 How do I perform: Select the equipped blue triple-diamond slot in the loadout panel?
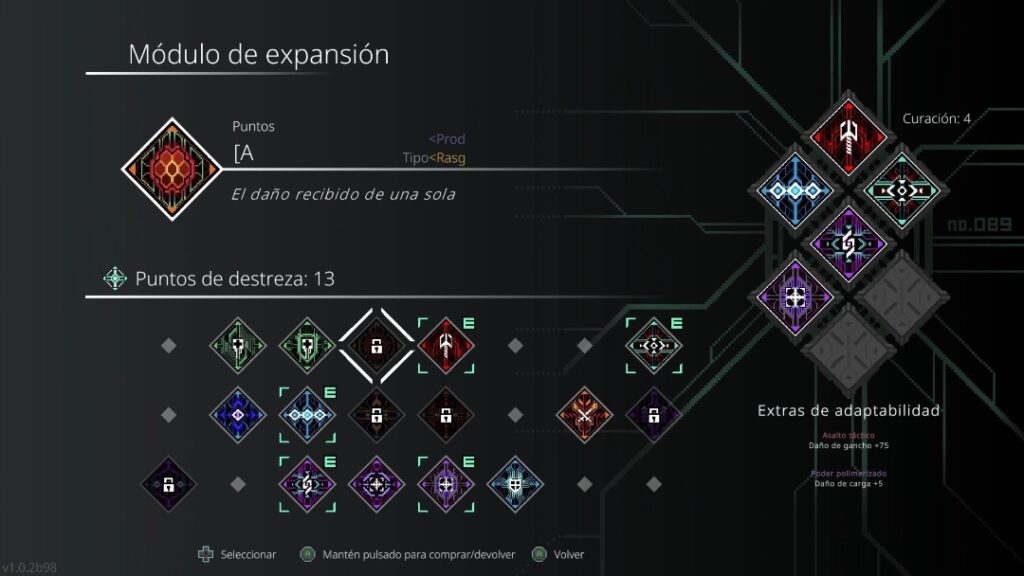pyautogui.click(x=797, y=190)
